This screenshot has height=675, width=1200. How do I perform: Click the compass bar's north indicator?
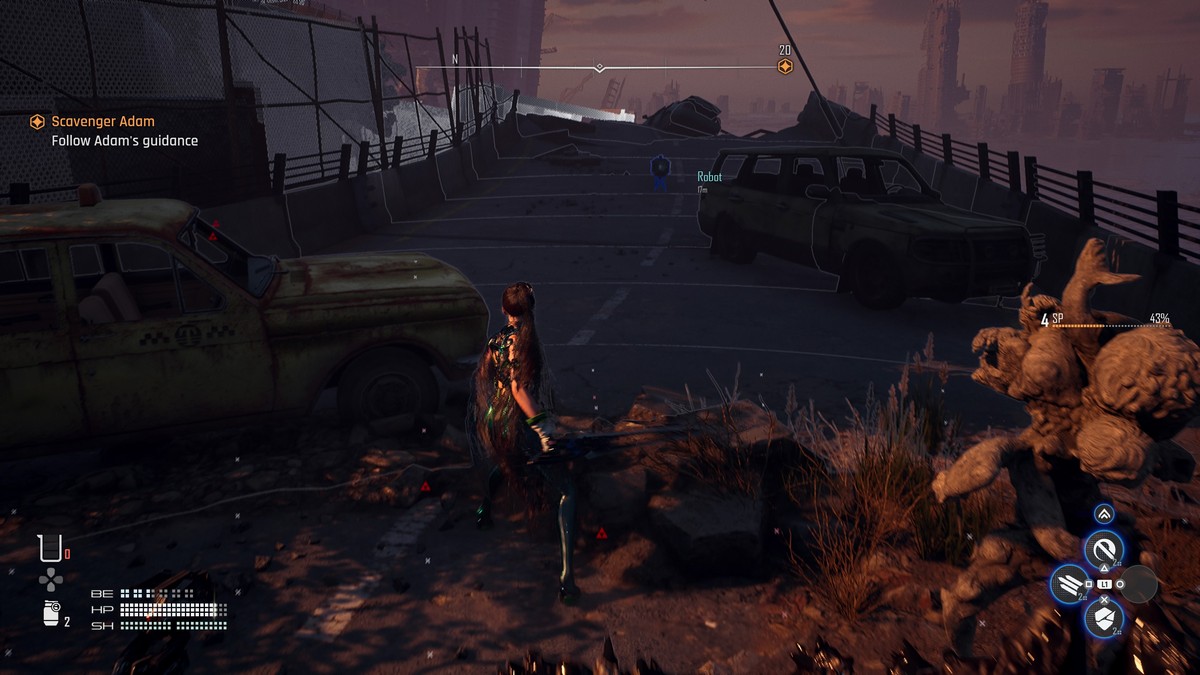pyautogui.click(x=455, y=59)
